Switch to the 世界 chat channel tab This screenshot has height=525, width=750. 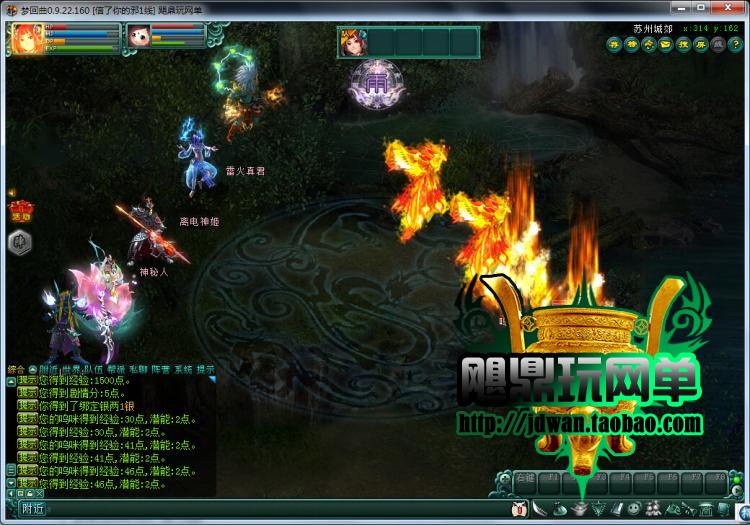73,369
